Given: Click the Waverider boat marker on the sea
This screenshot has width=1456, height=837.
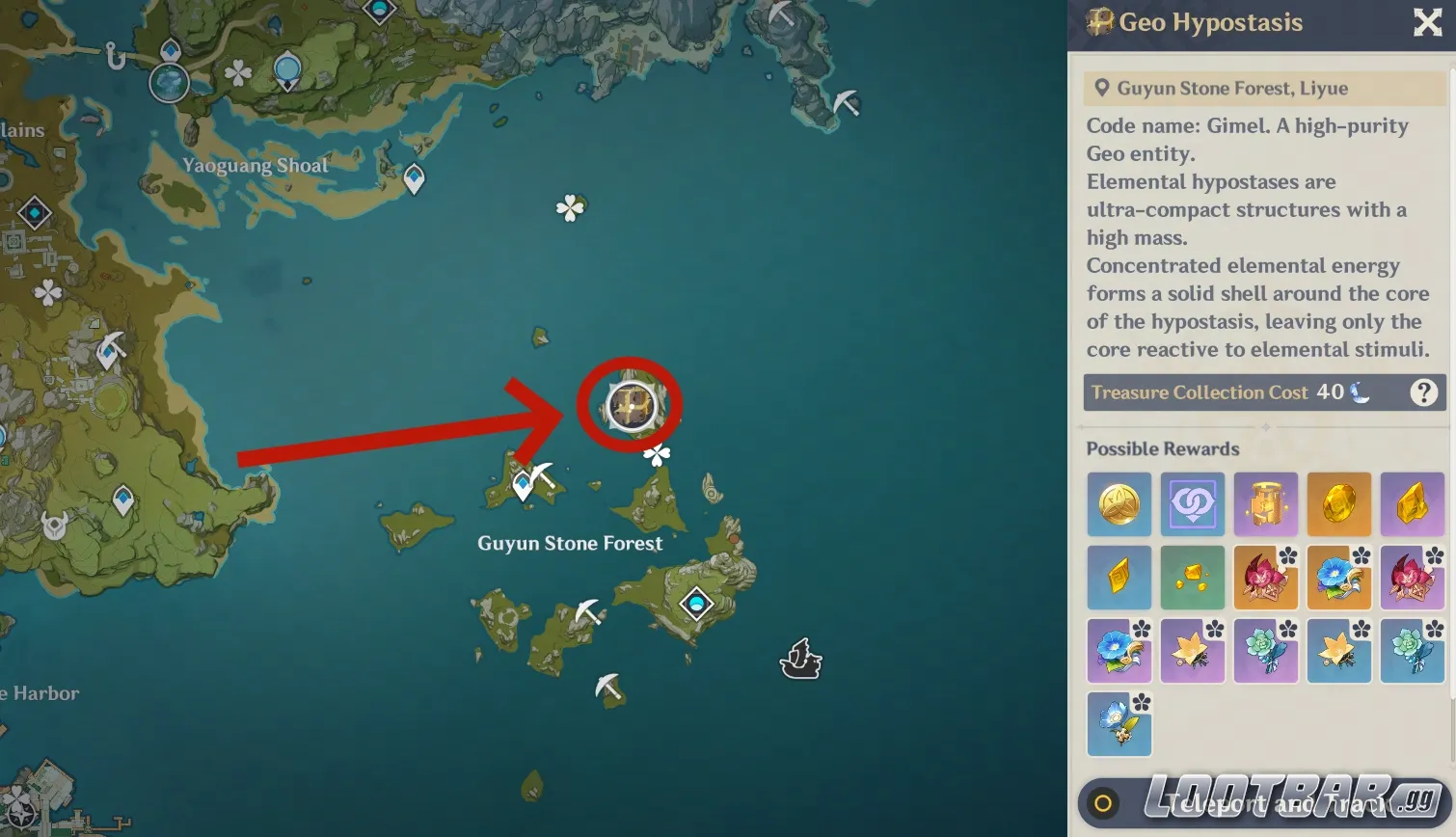Looking at the screenshot, I should pos(799,660).
